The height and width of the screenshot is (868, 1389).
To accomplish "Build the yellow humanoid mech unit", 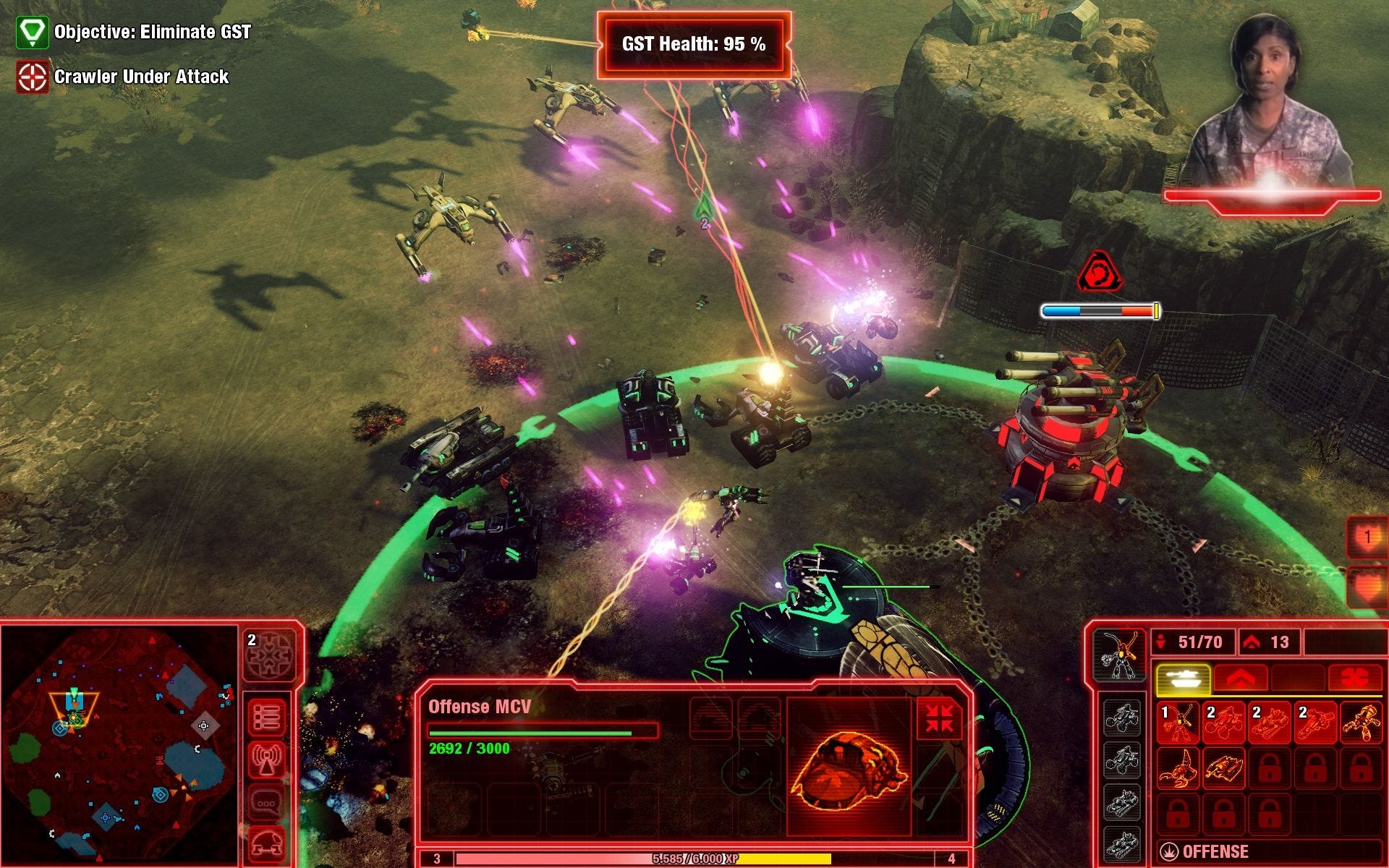I will coord(1361,722).
